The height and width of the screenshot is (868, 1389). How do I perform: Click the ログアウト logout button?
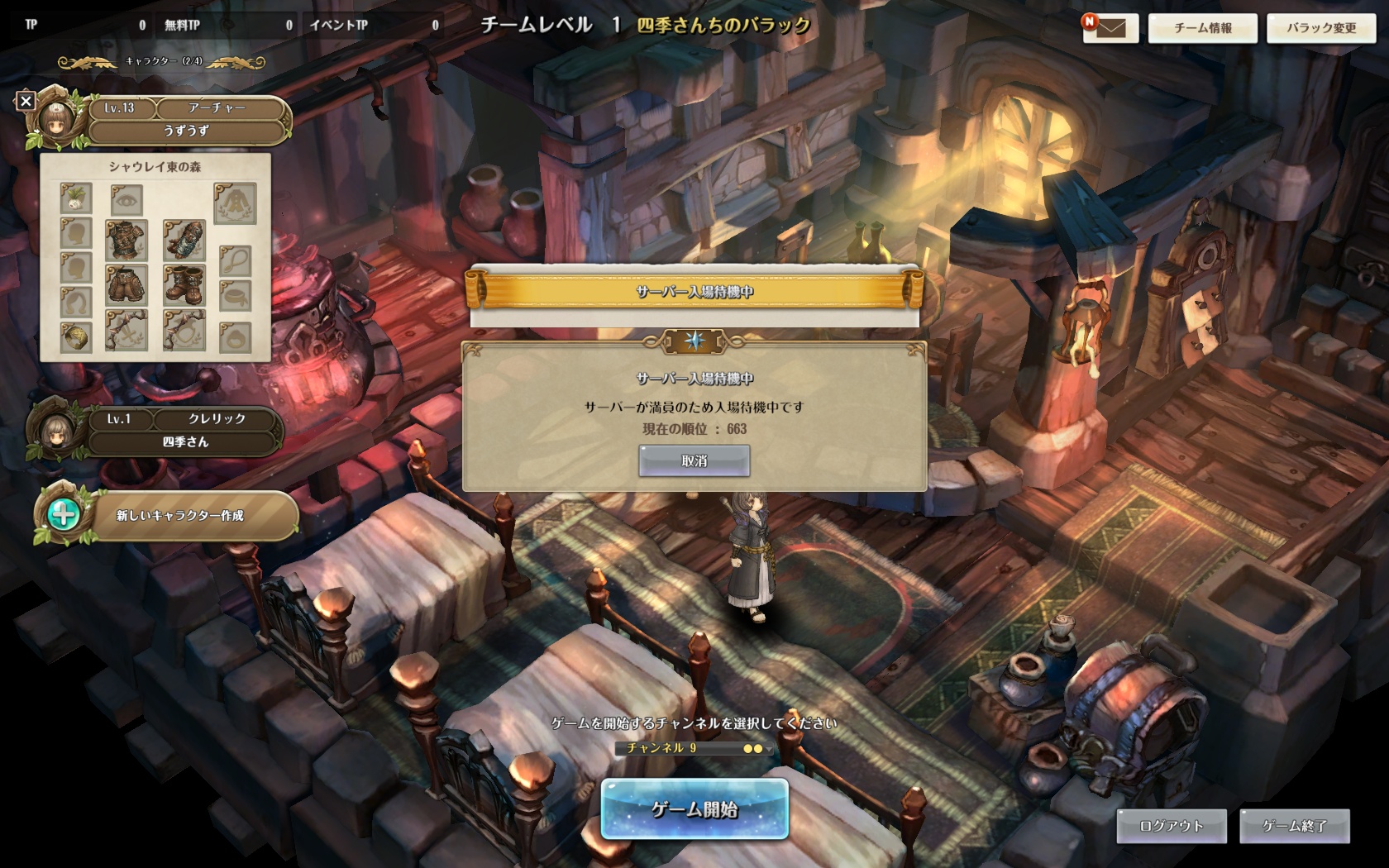pos(1171,826)
